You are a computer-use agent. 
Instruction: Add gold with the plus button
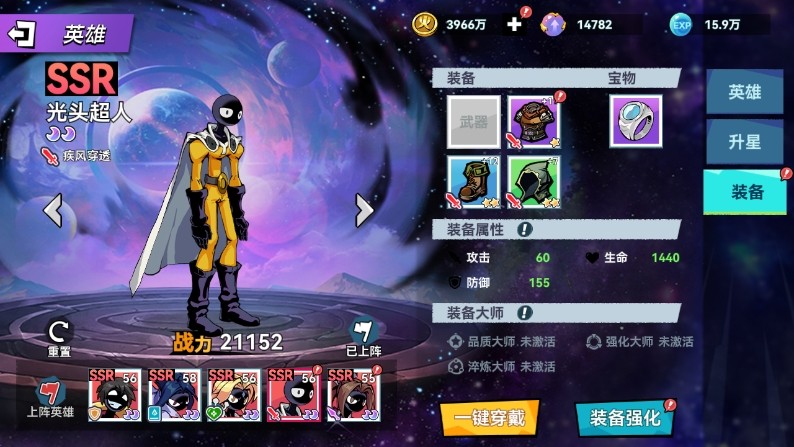point(514,24)
